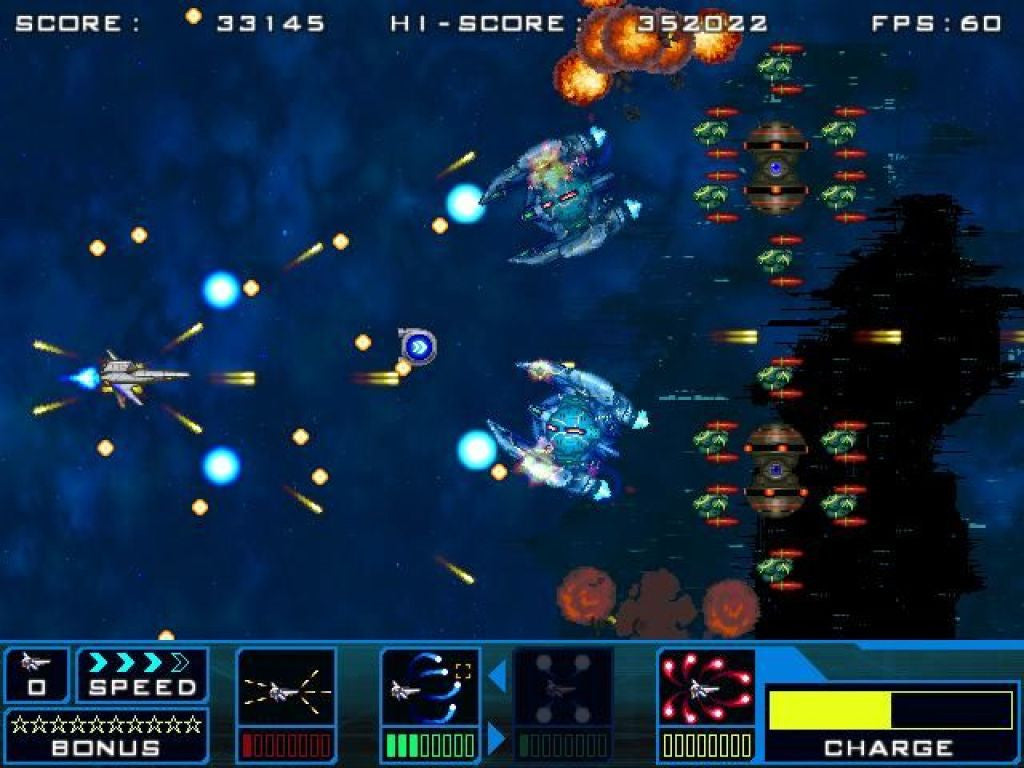Image resolution: width=1024 pixels, height=768 pixels.
Task: Click the SPEED chevron indicator
Action: (x=138, y=663)
